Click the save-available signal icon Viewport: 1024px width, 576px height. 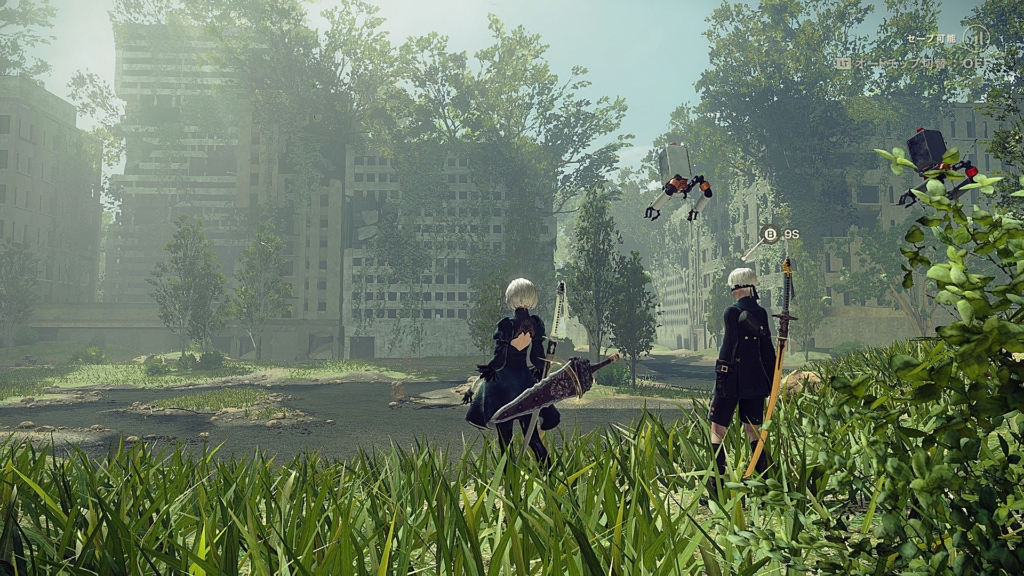[975, 38]
